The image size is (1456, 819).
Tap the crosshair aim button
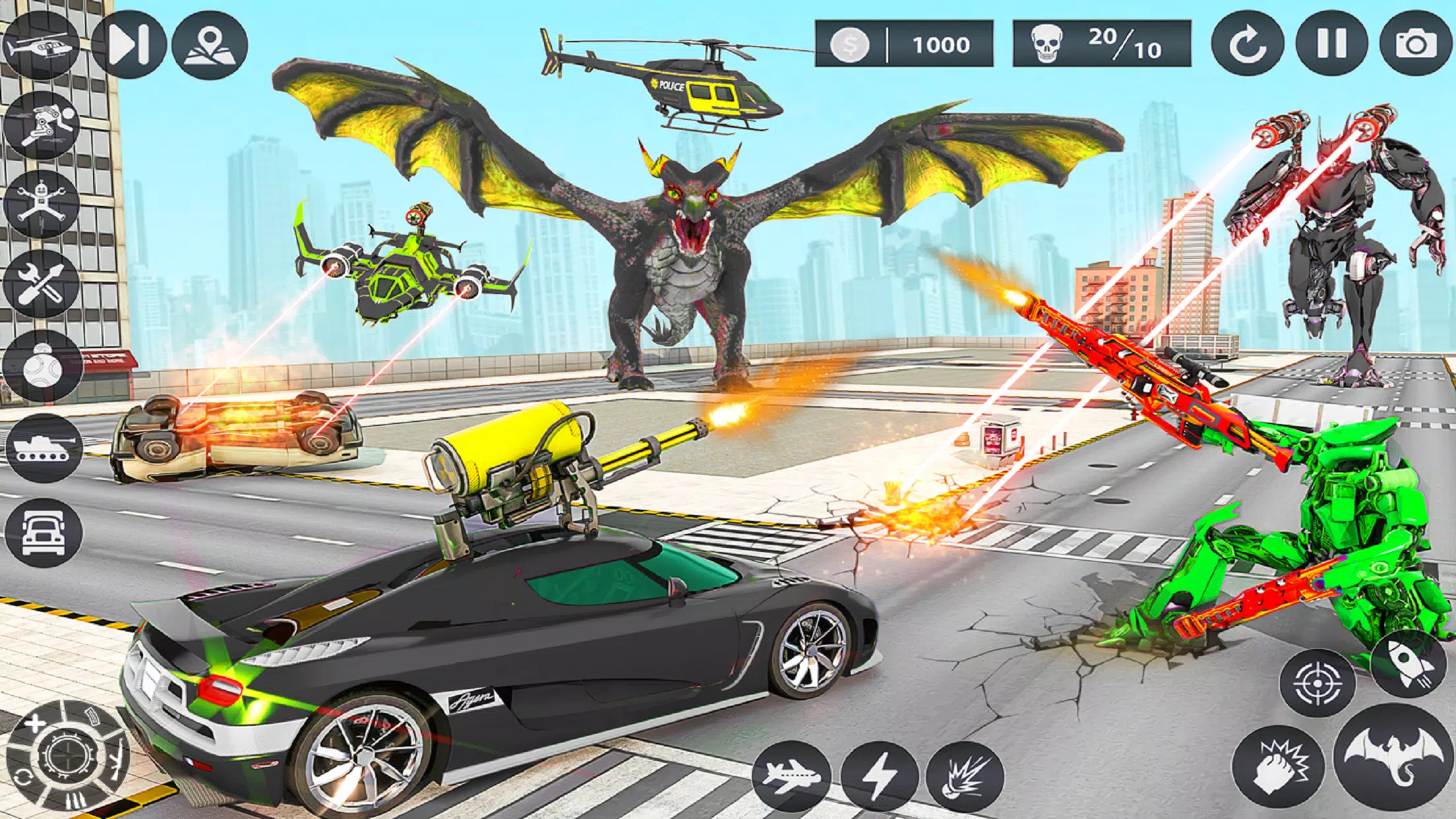click(1317, 683)
